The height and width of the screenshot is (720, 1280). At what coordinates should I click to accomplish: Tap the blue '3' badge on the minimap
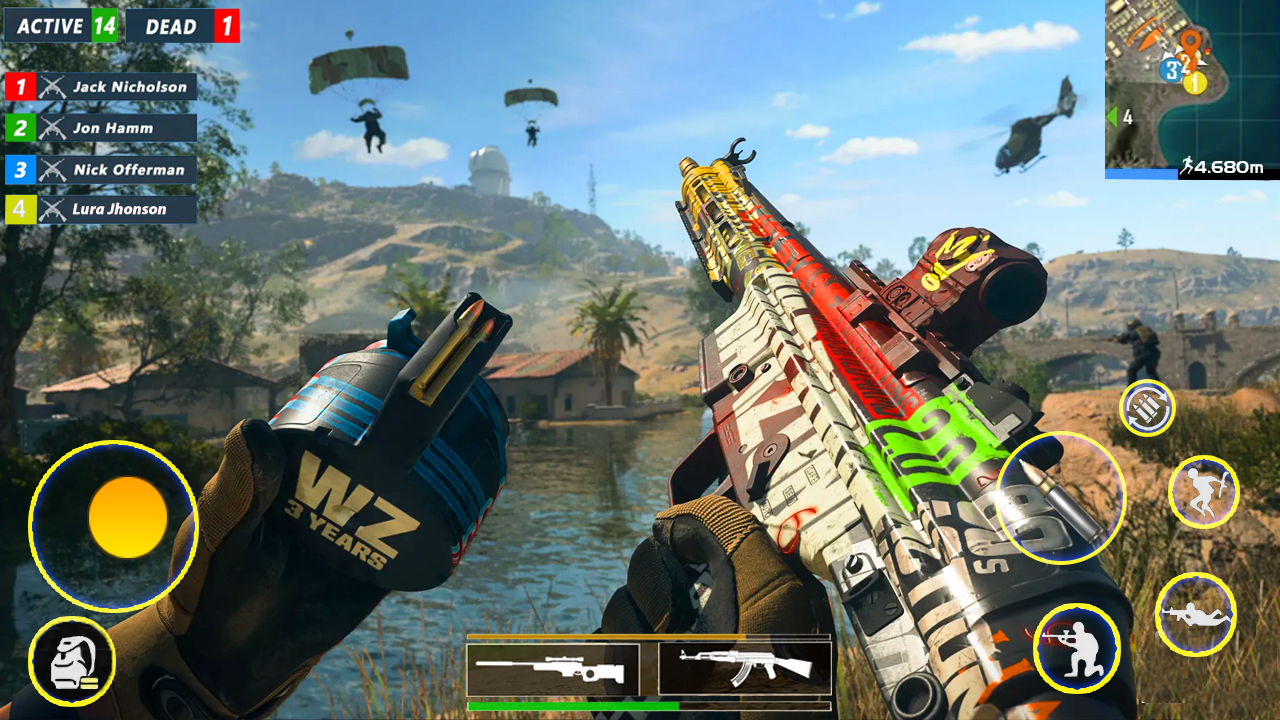pyautogui.click(x=1171, y=70)
